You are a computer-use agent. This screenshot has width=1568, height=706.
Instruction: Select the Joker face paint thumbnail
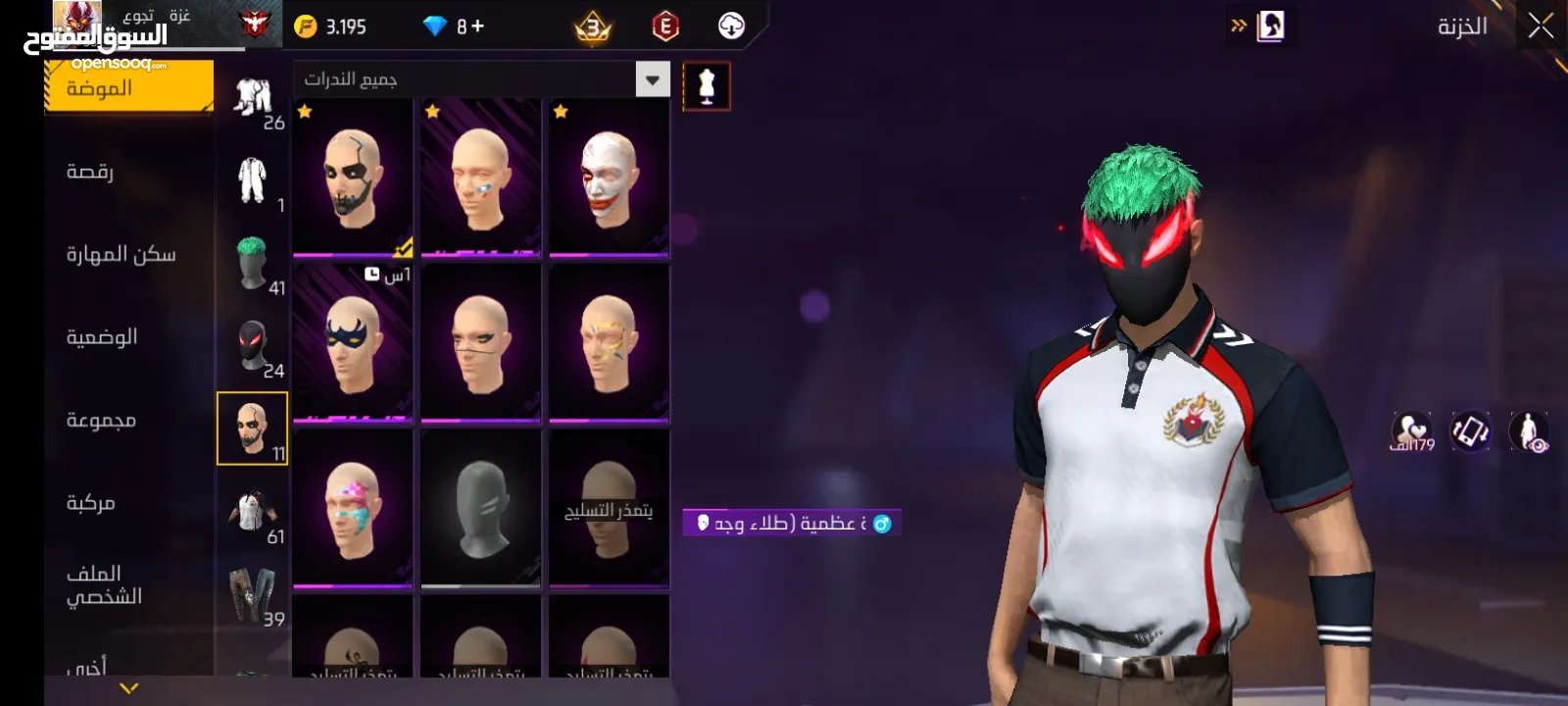pos(608,176)
